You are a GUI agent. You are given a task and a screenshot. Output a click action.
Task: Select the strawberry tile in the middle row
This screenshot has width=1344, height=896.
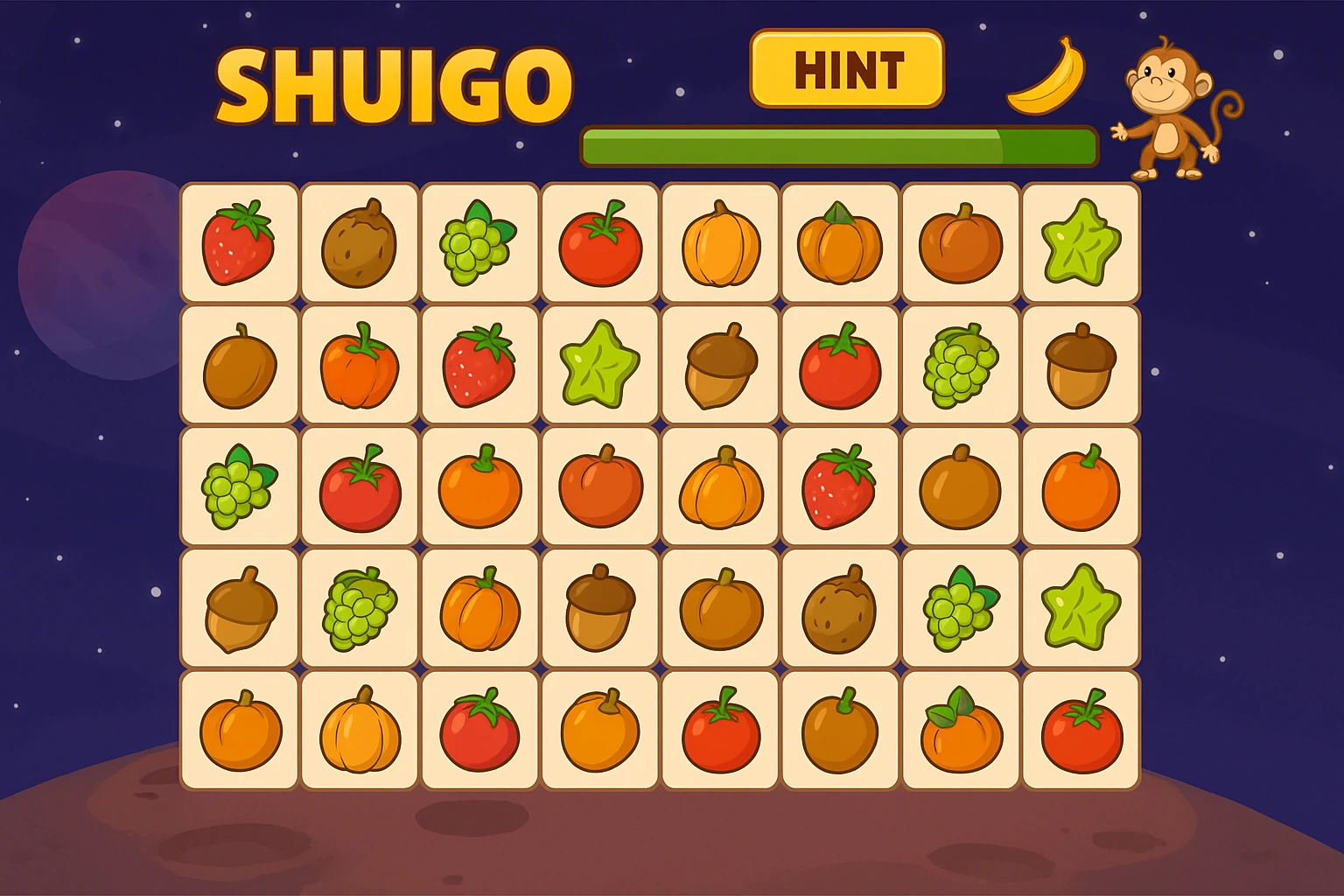coord(840,486)
